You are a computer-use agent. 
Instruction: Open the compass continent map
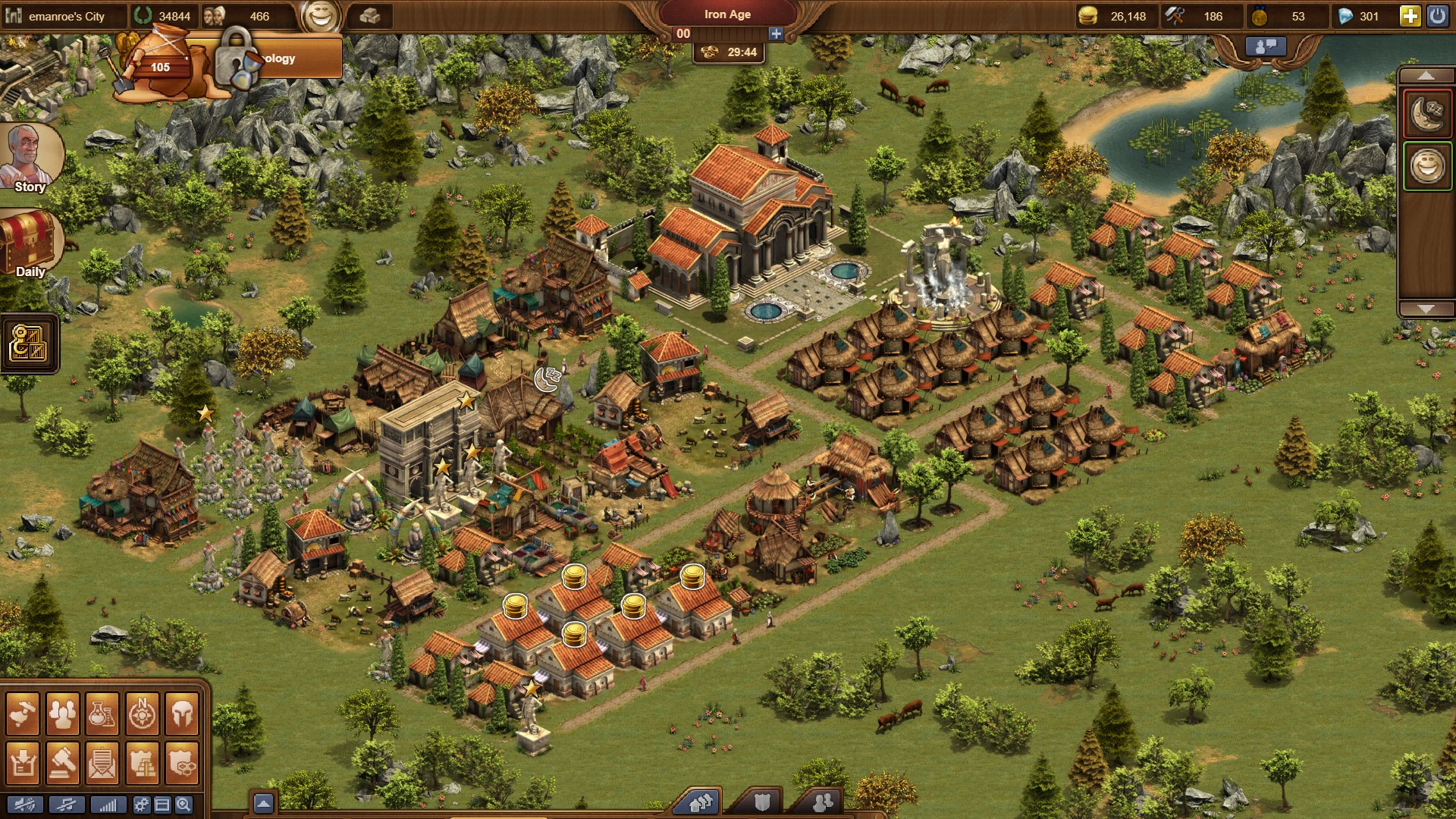[142, 714]
